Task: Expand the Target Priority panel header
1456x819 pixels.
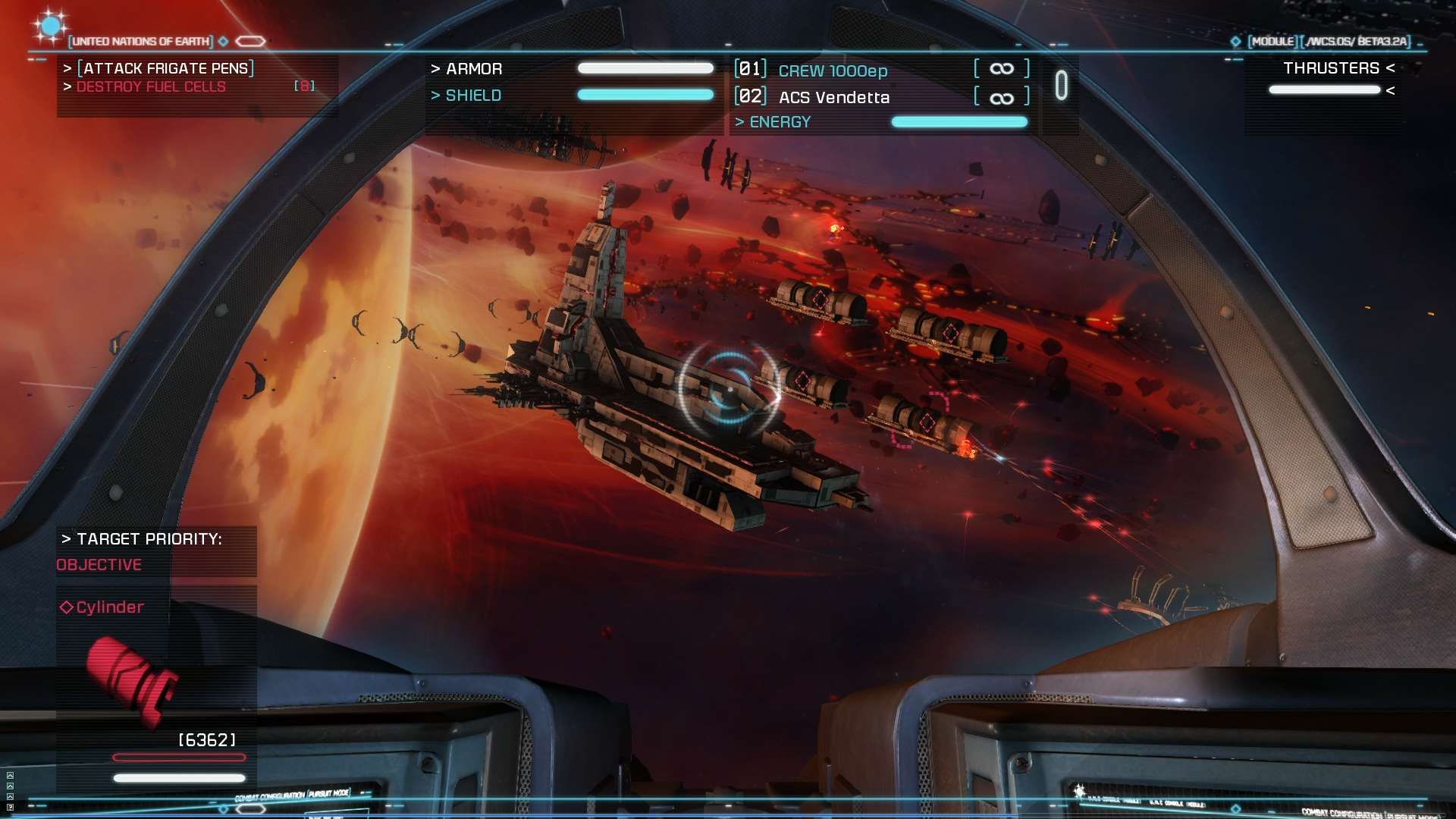Action: pyautogui.click(x=141, y=540)
